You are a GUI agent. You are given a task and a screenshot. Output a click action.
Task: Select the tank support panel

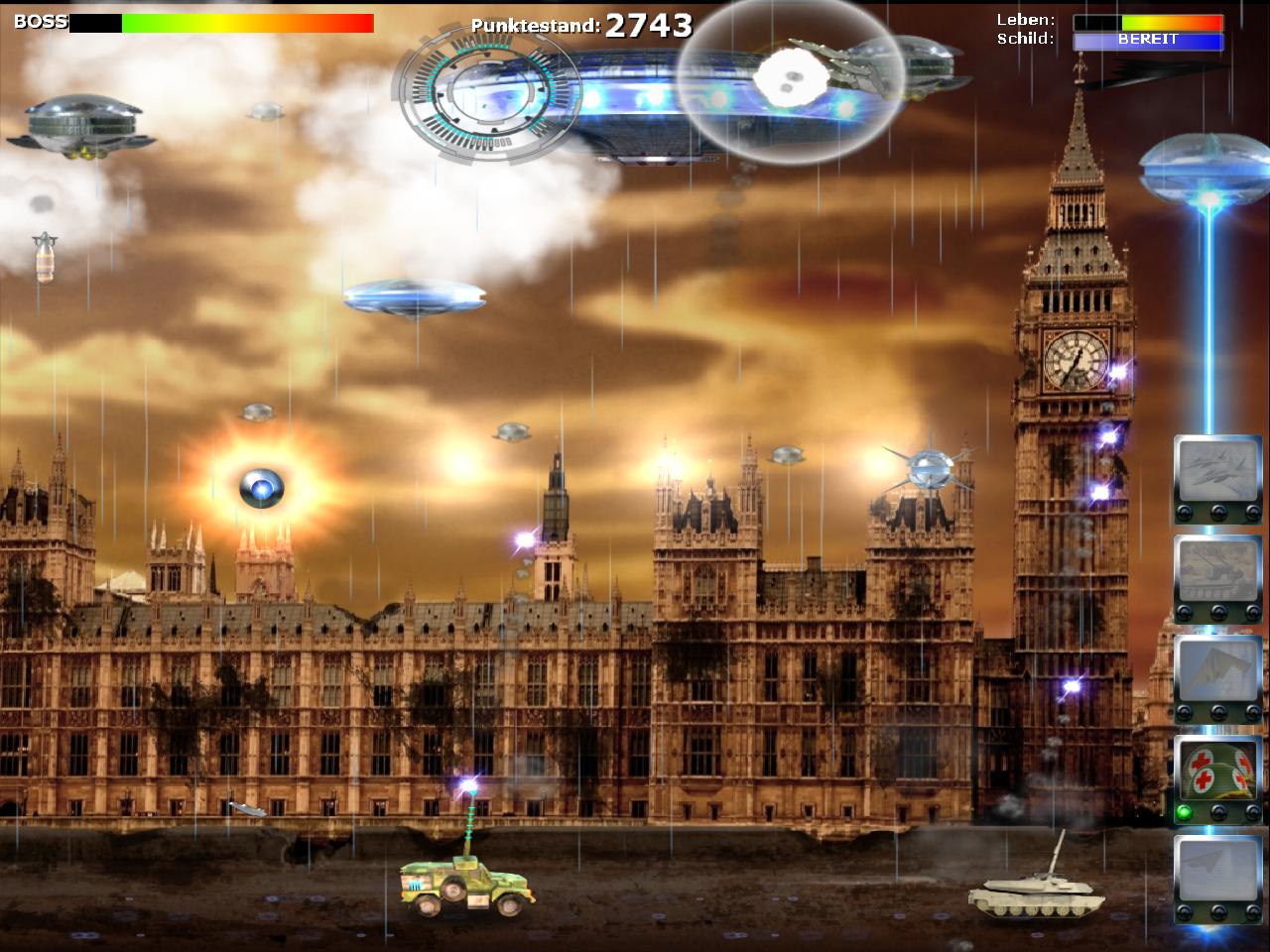tap(1217, 572)
